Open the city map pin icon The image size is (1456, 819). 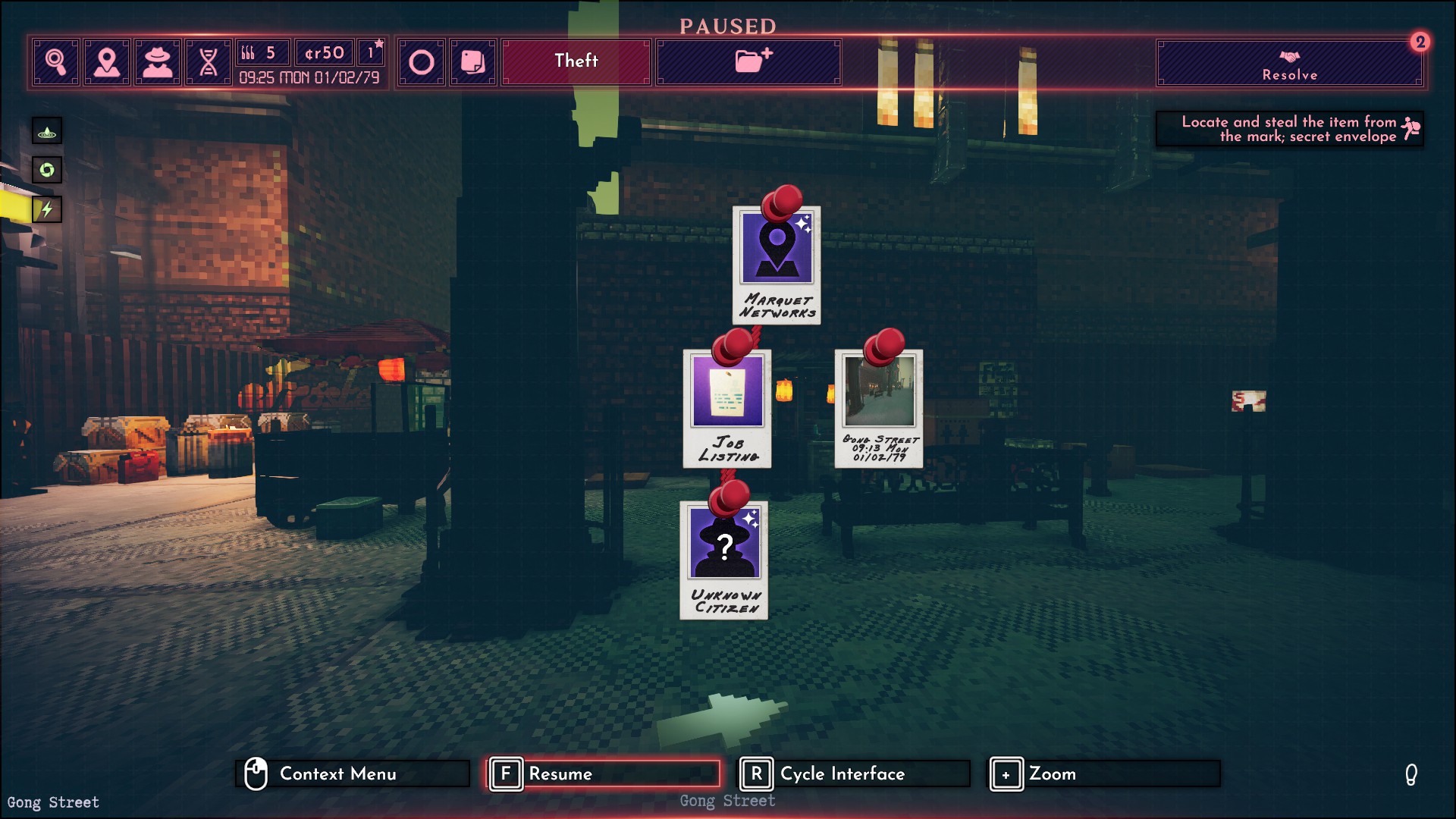(107, 61)
